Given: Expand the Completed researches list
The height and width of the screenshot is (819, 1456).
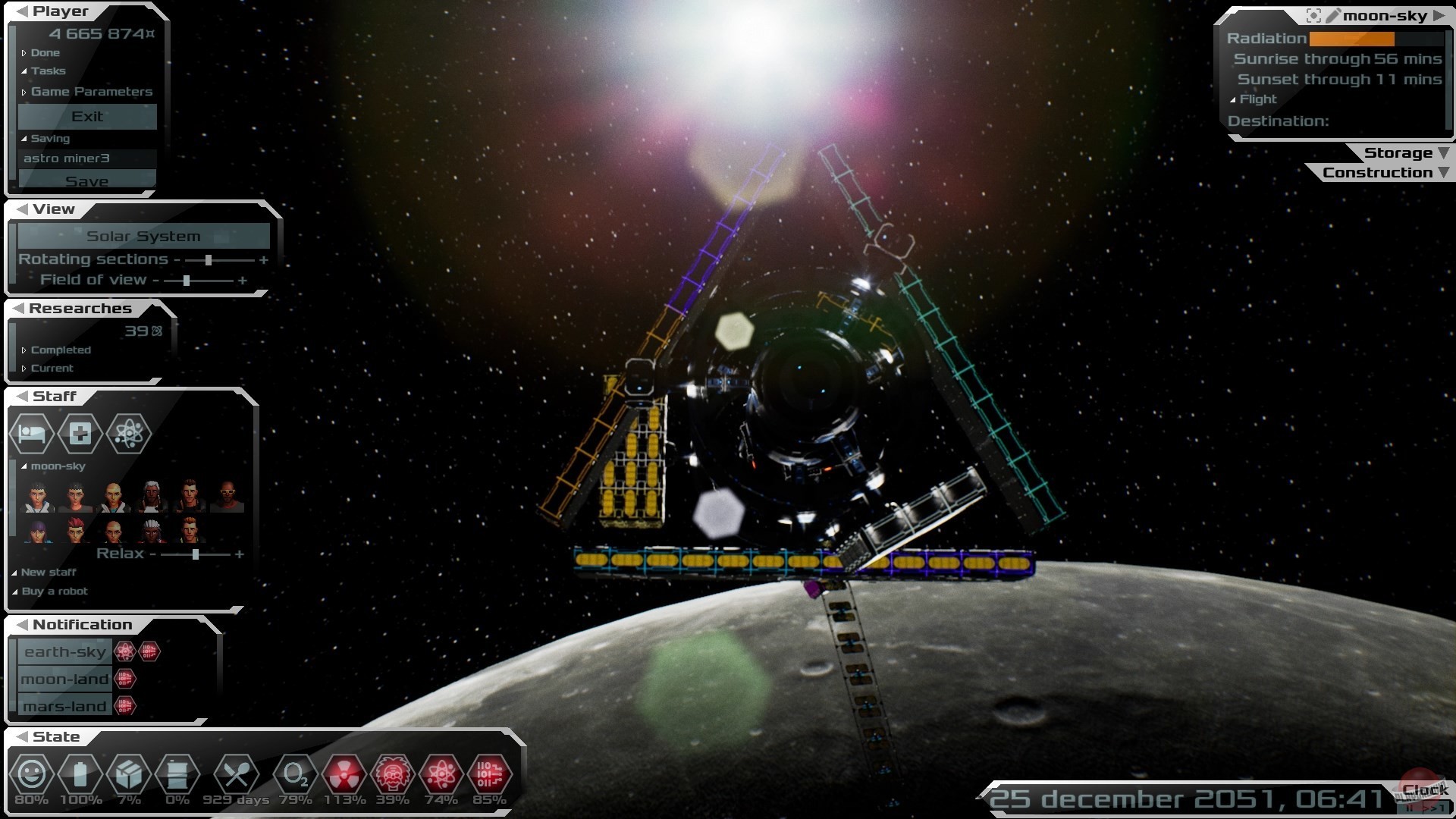Looking at the screenshot, I should (60, 350).
